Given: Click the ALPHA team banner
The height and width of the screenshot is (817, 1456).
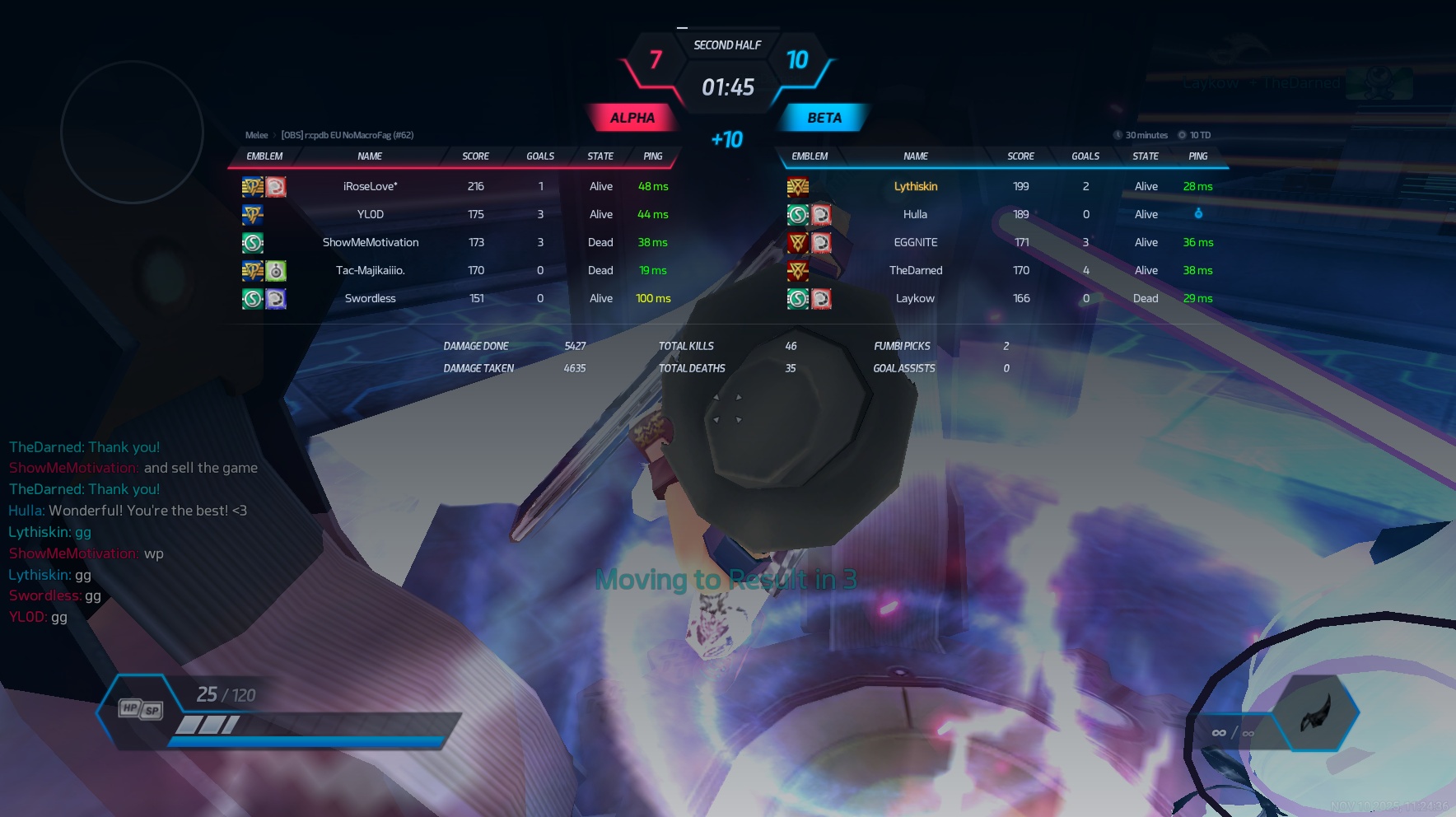Looking at the screenshot, I should click(x=632, y=118).
